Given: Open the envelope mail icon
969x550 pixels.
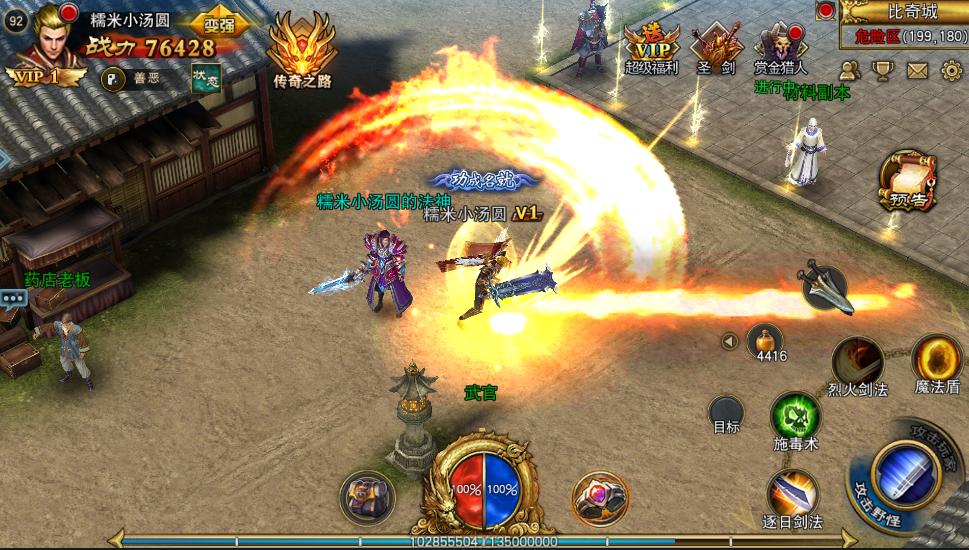Looking at the screenshot, I should click(x=917, y=70).
